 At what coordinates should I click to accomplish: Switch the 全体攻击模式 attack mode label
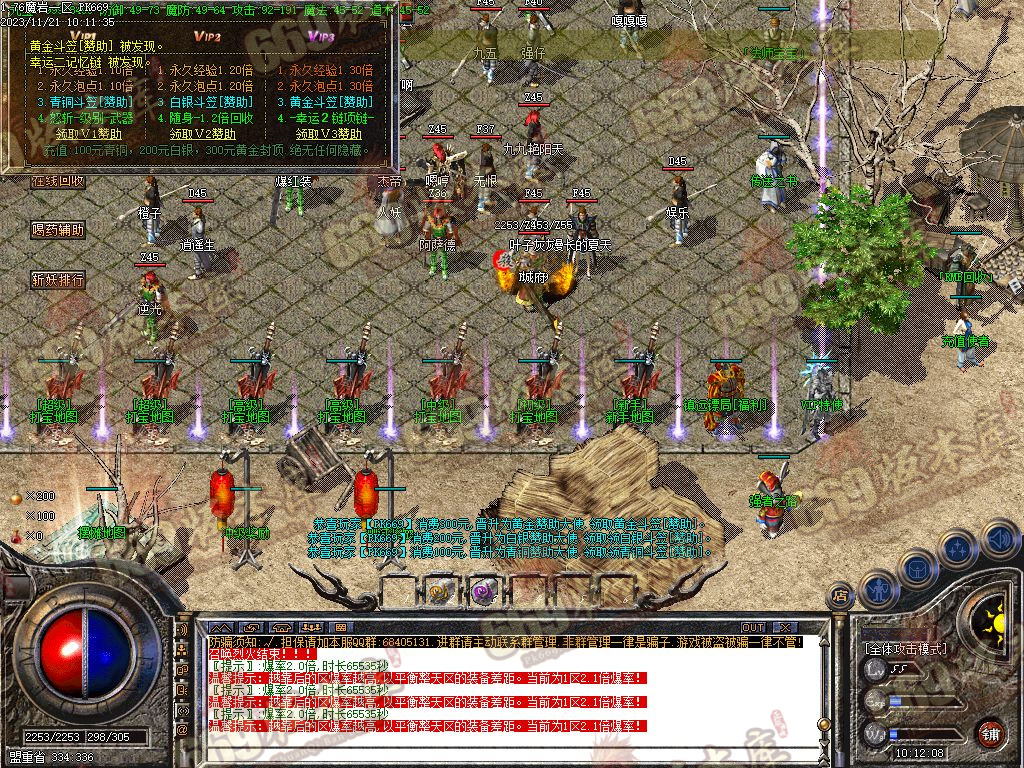tap(906, 648)
